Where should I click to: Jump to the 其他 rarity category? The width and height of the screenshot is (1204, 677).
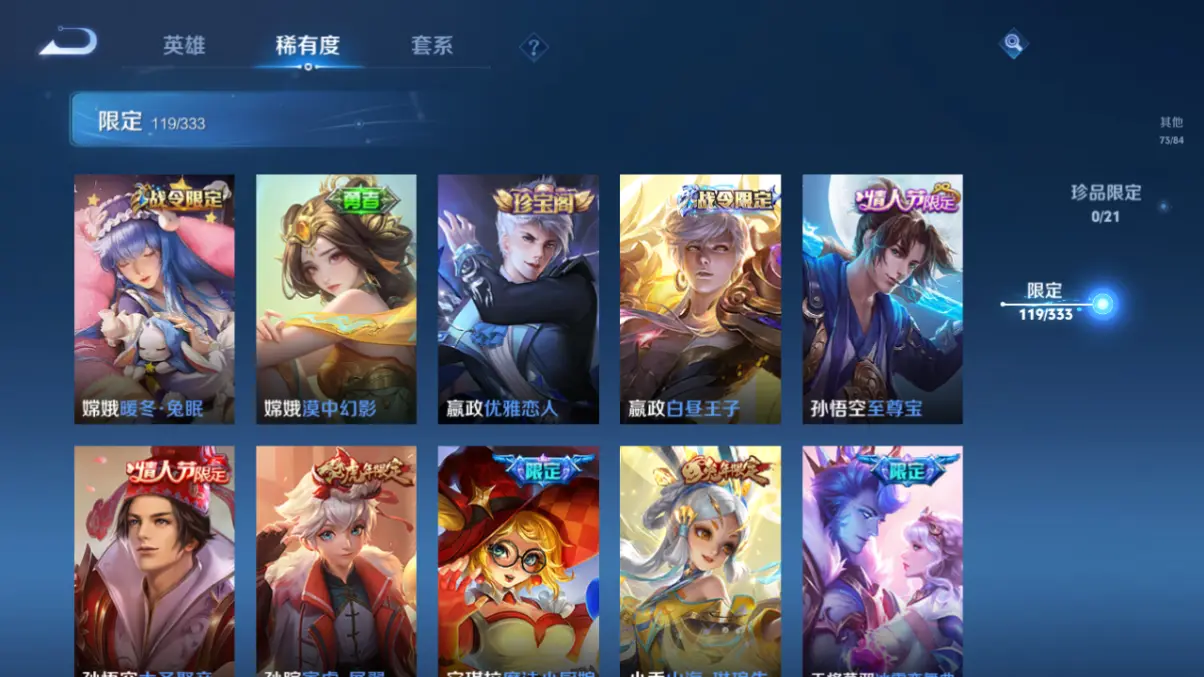tap(1171, 130)
